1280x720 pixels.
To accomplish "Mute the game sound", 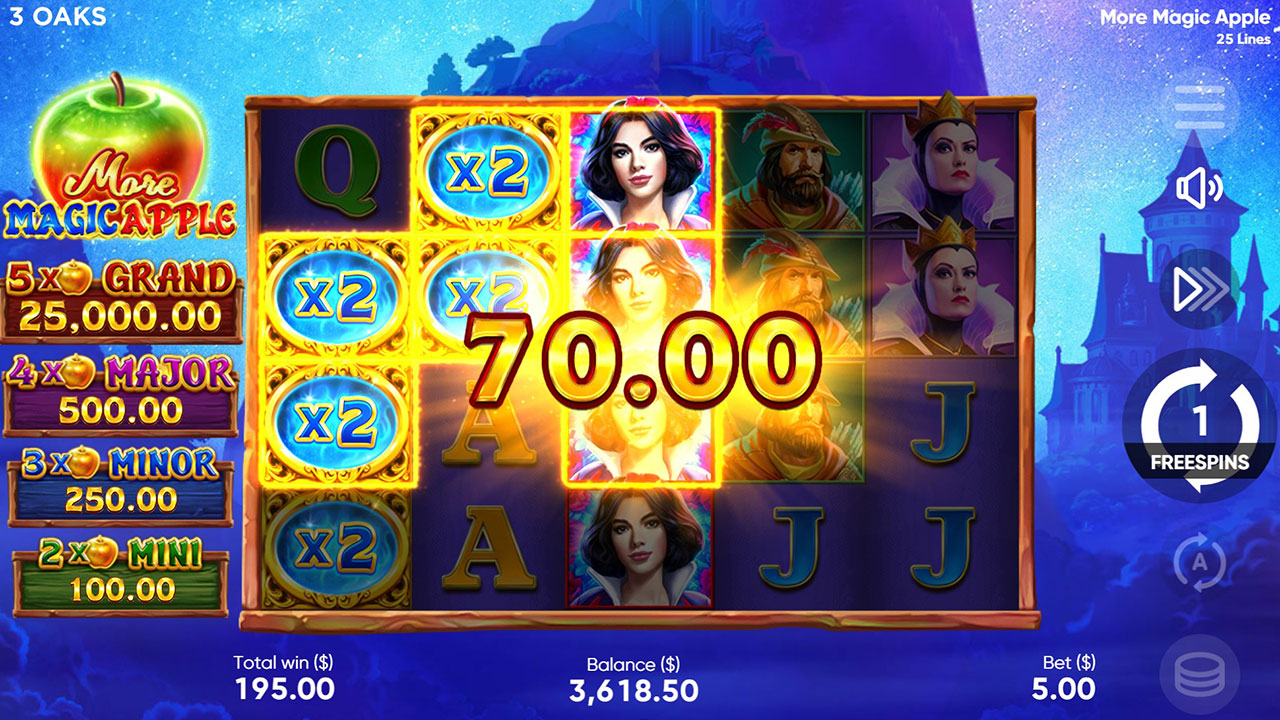I will (1201, 187).
